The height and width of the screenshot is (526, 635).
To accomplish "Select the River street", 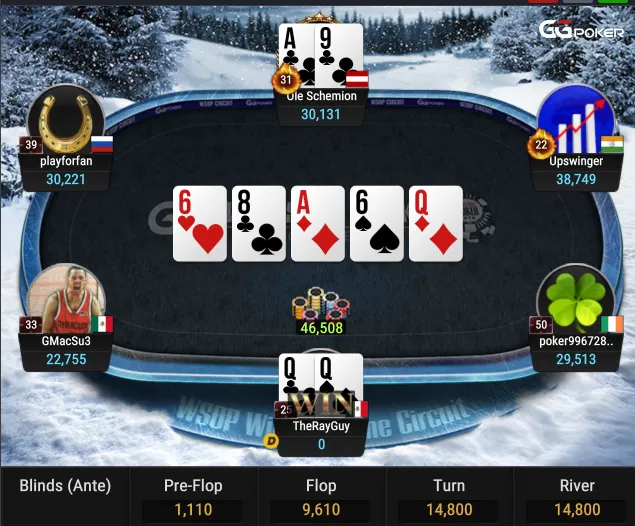I will 576,497.
